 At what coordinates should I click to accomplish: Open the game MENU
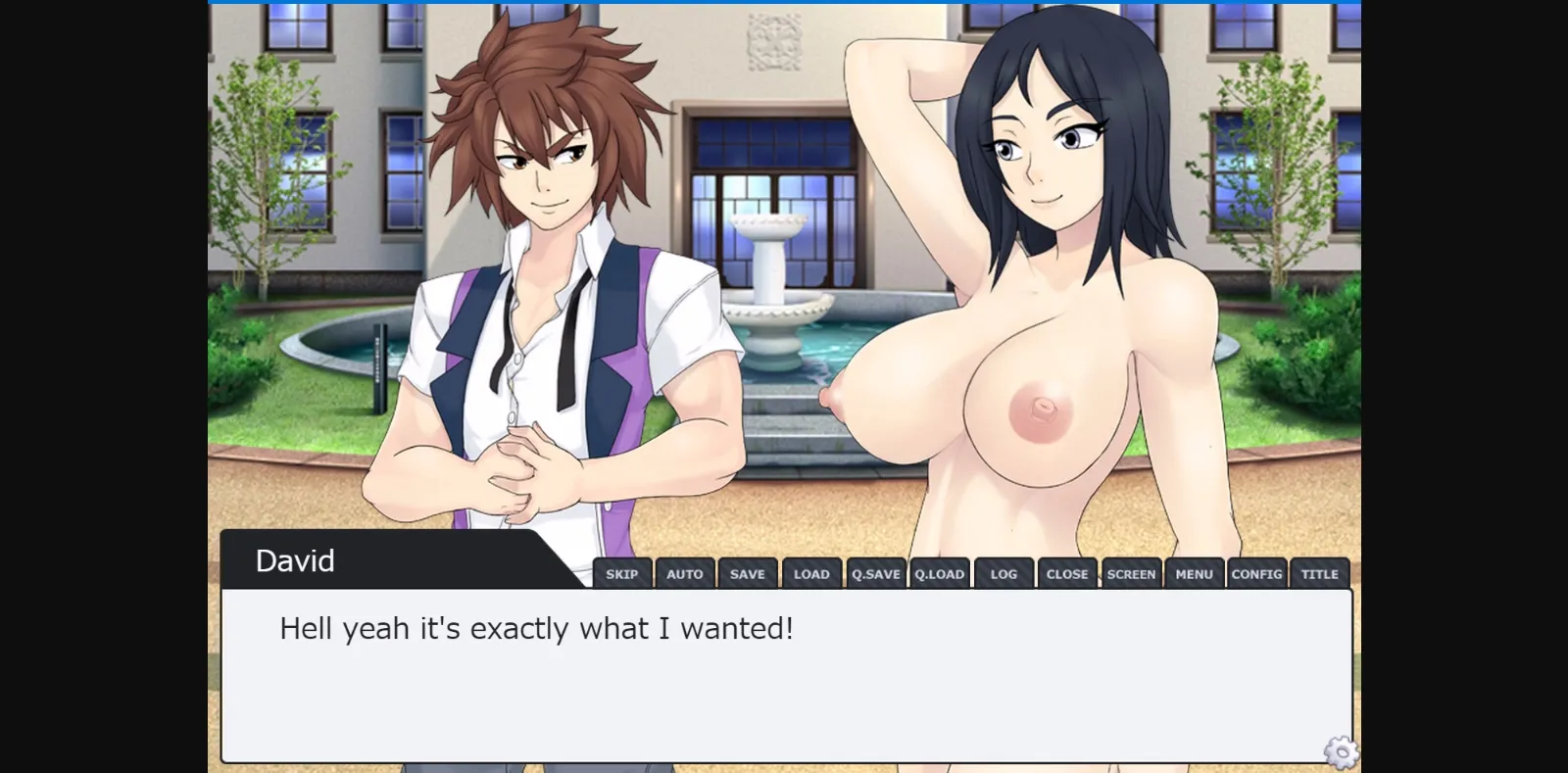[1195, 573]
